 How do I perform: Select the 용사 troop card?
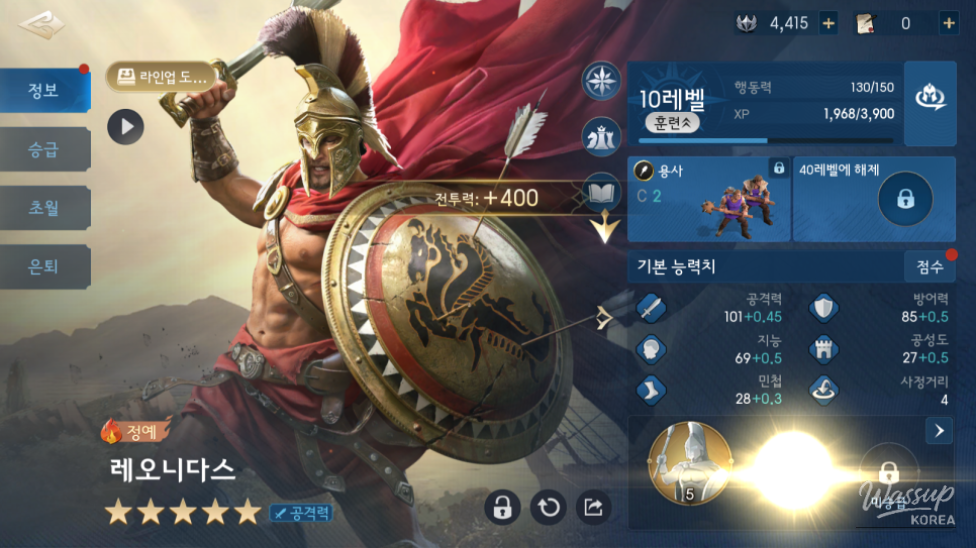coord(709,198)
